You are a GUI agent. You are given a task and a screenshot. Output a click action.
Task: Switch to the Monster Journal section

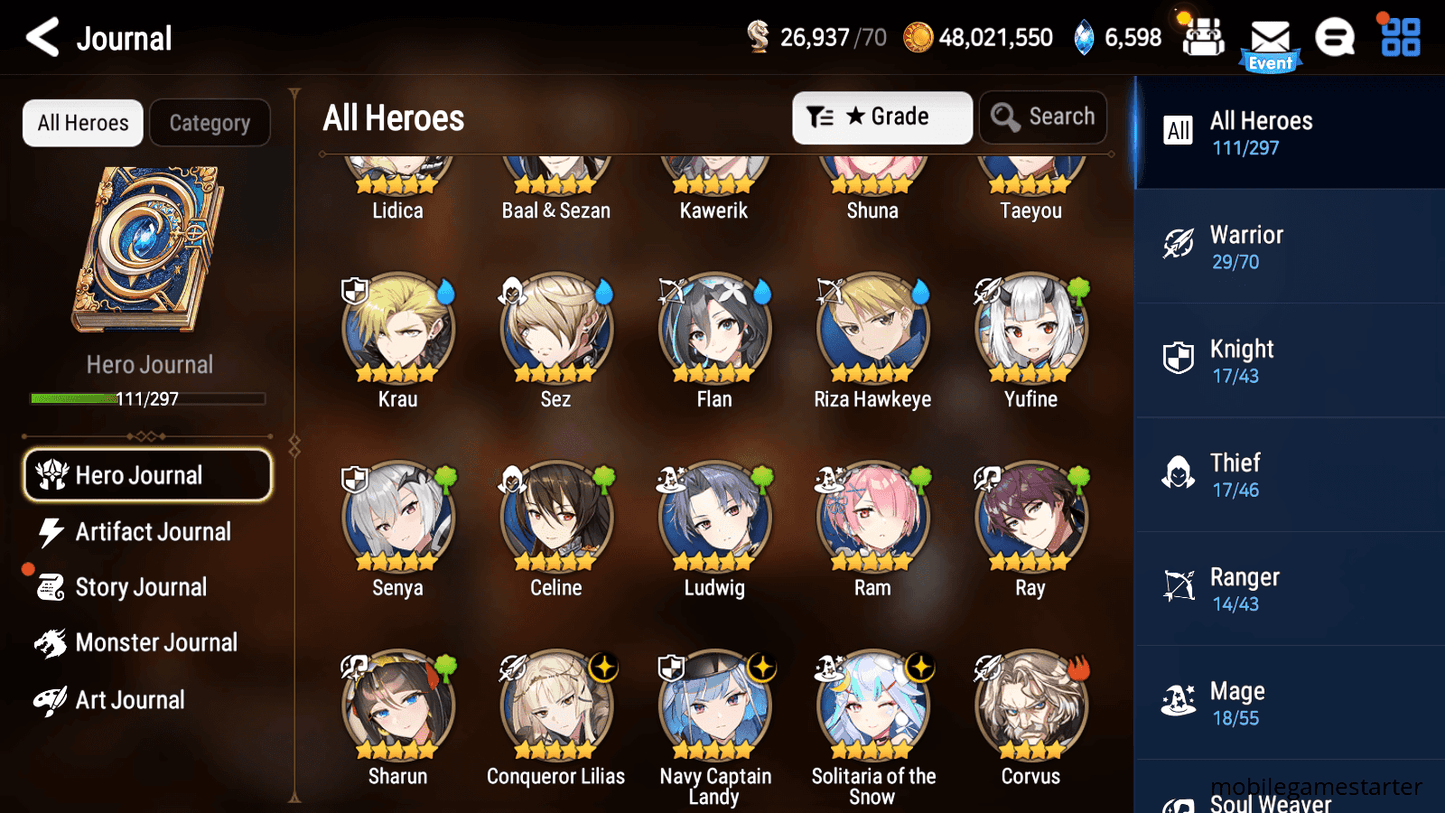click(x=157, y=643)
